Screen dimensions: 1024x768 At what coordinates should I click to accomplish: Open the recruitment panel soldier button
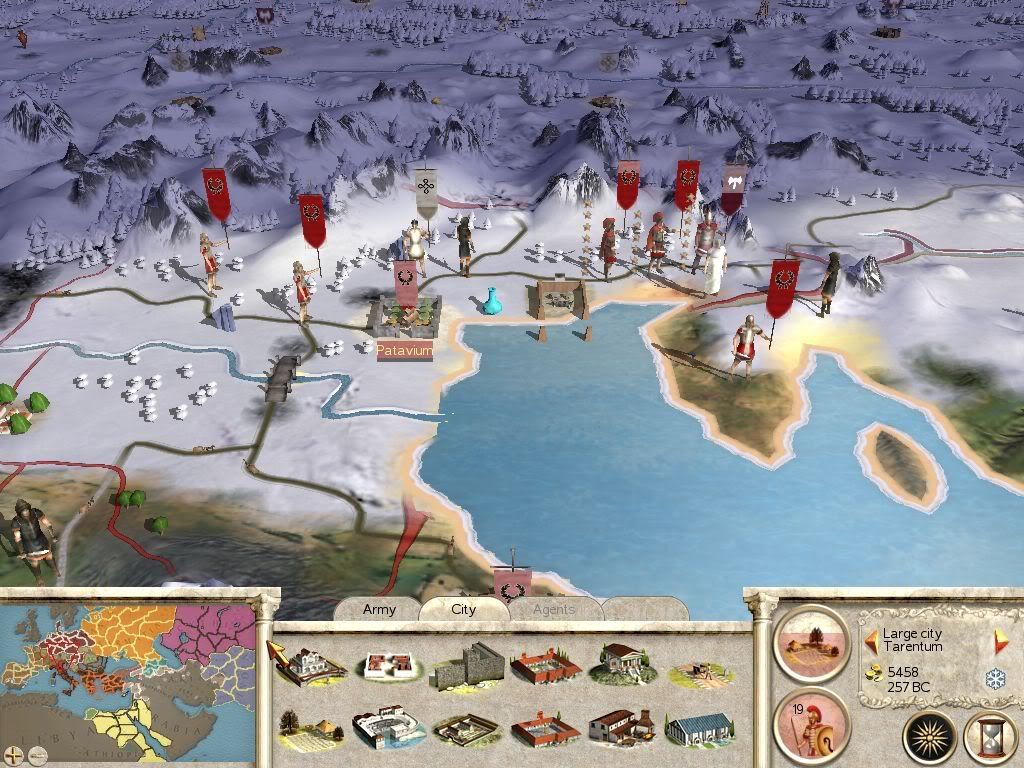pyautogui.click(x=811, y=722)
